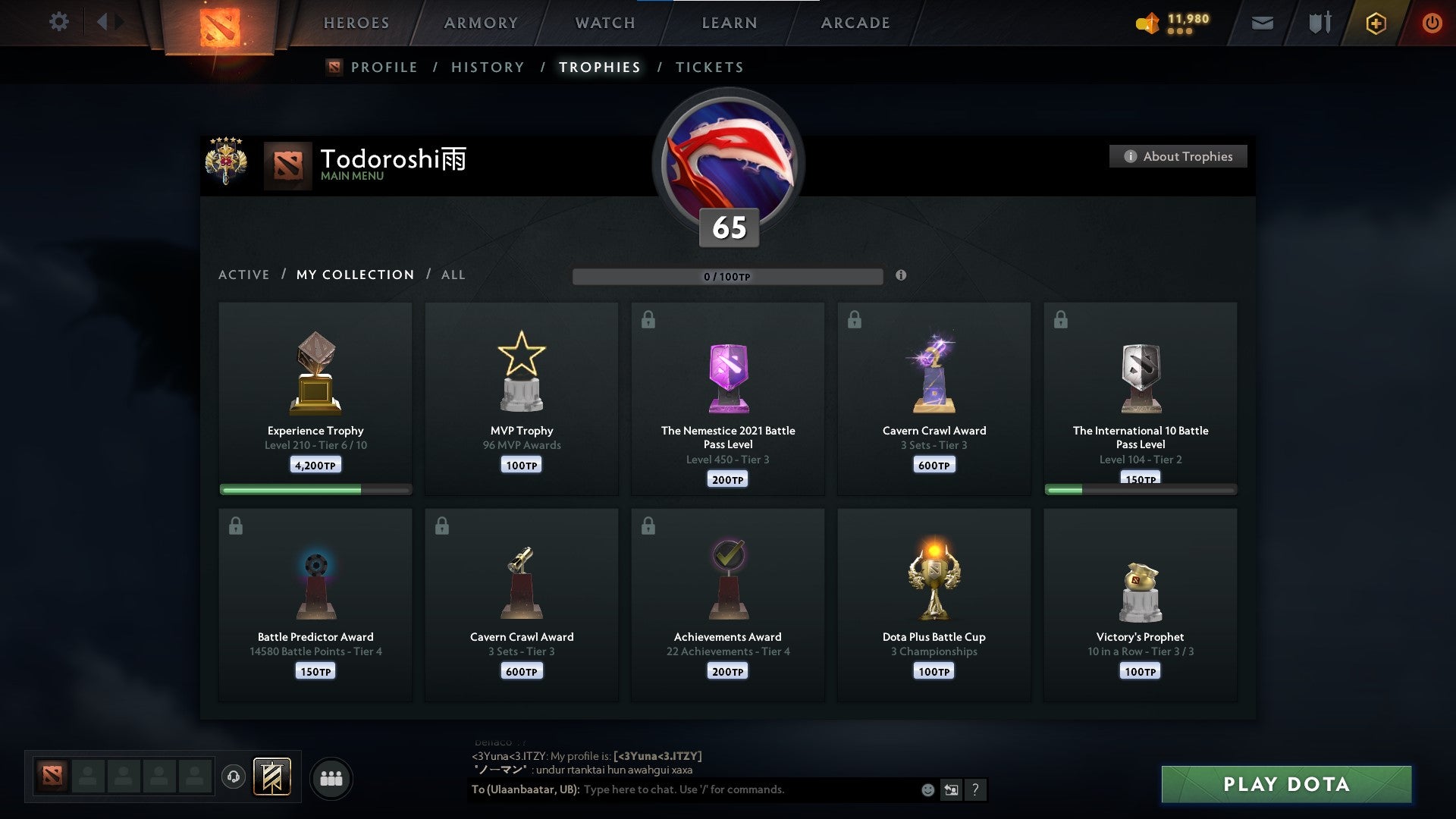Open the settings gear icon
Viewport: 1456px width, 819px height.
click(59, 22)
